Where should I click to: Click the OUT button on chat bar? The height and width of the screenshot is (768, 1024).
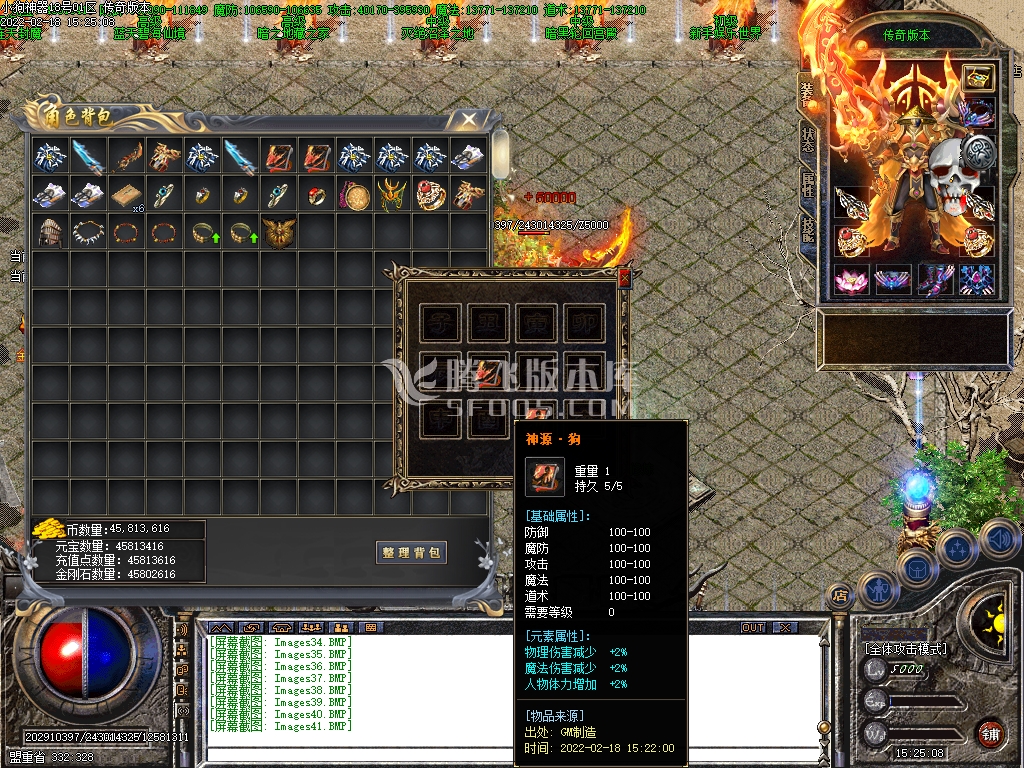tap(752, 627)
